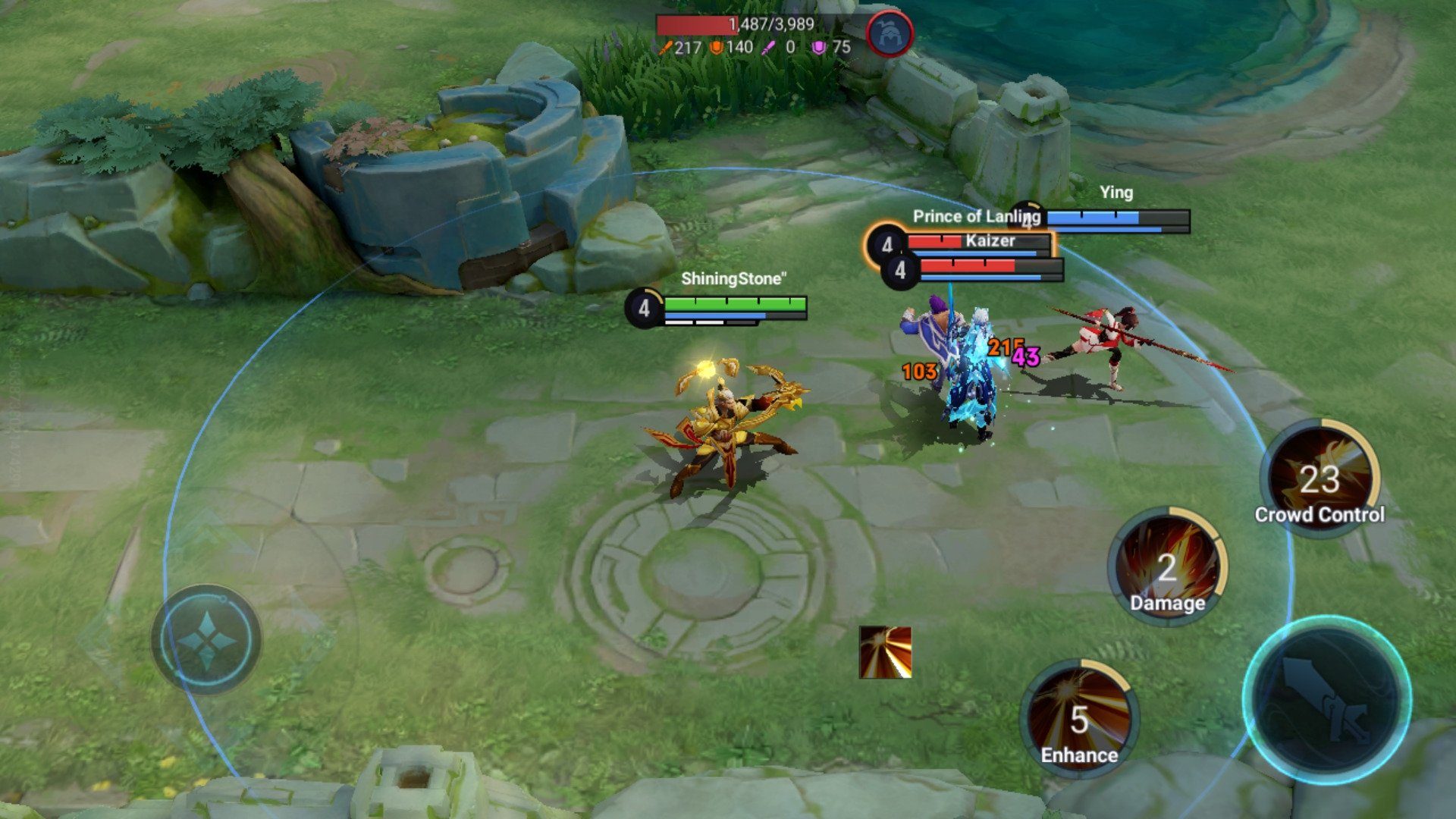1456x819 pixels.
Task: Tap the basic attack sword button
Action: [x=1327, y=700]
